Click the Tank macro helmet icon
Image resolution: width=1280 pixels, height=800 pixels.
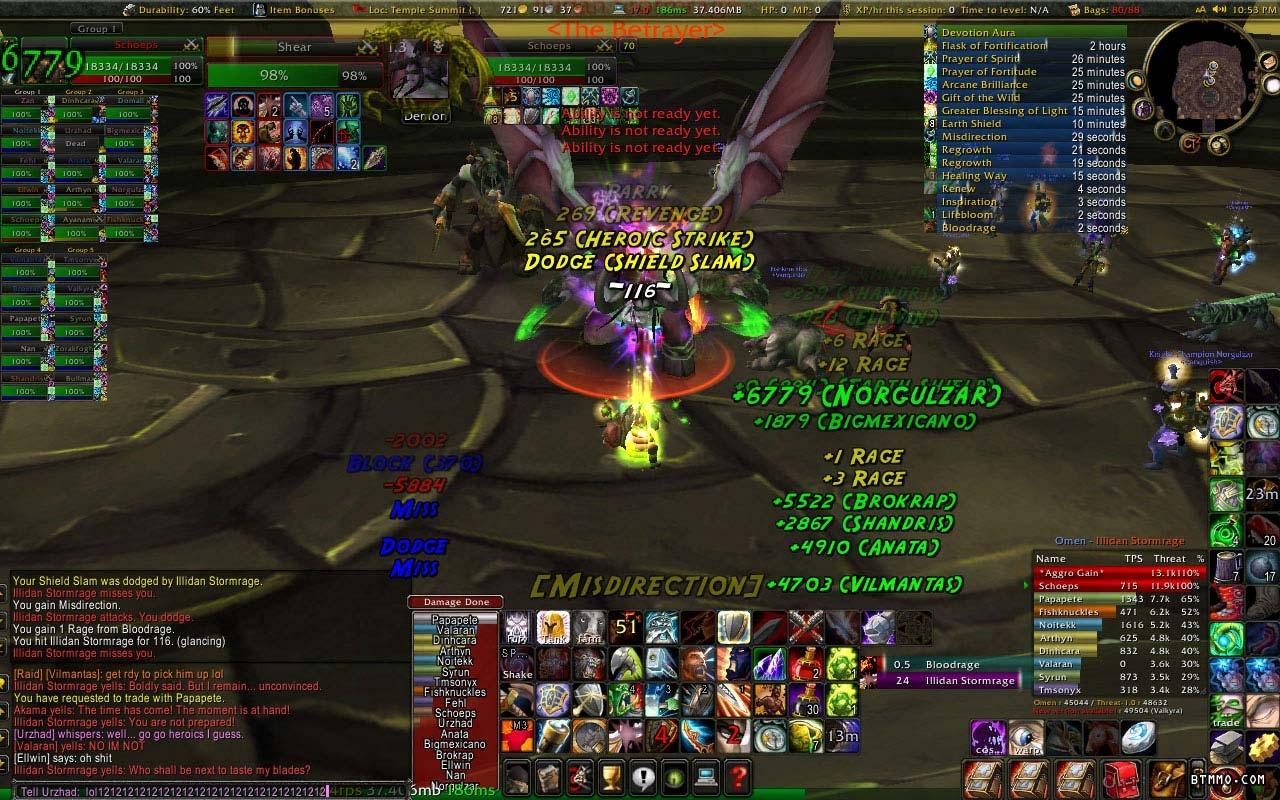click(x=552, y=627)
